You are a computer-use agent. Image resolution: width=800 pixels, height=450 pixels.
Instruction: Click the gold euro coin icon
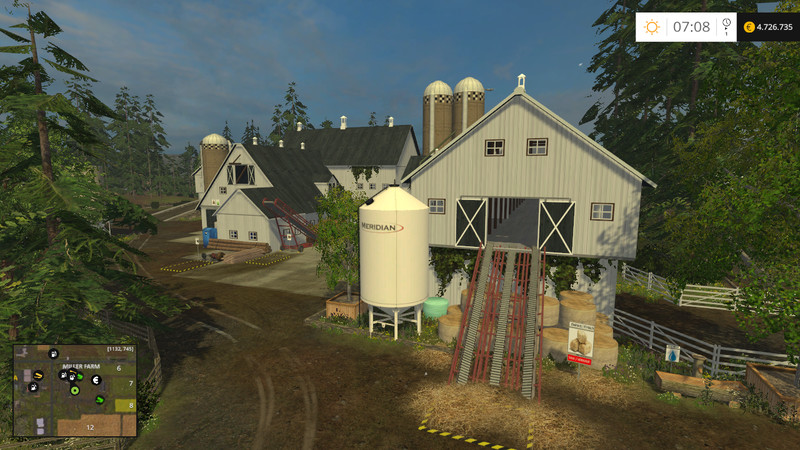749,27
